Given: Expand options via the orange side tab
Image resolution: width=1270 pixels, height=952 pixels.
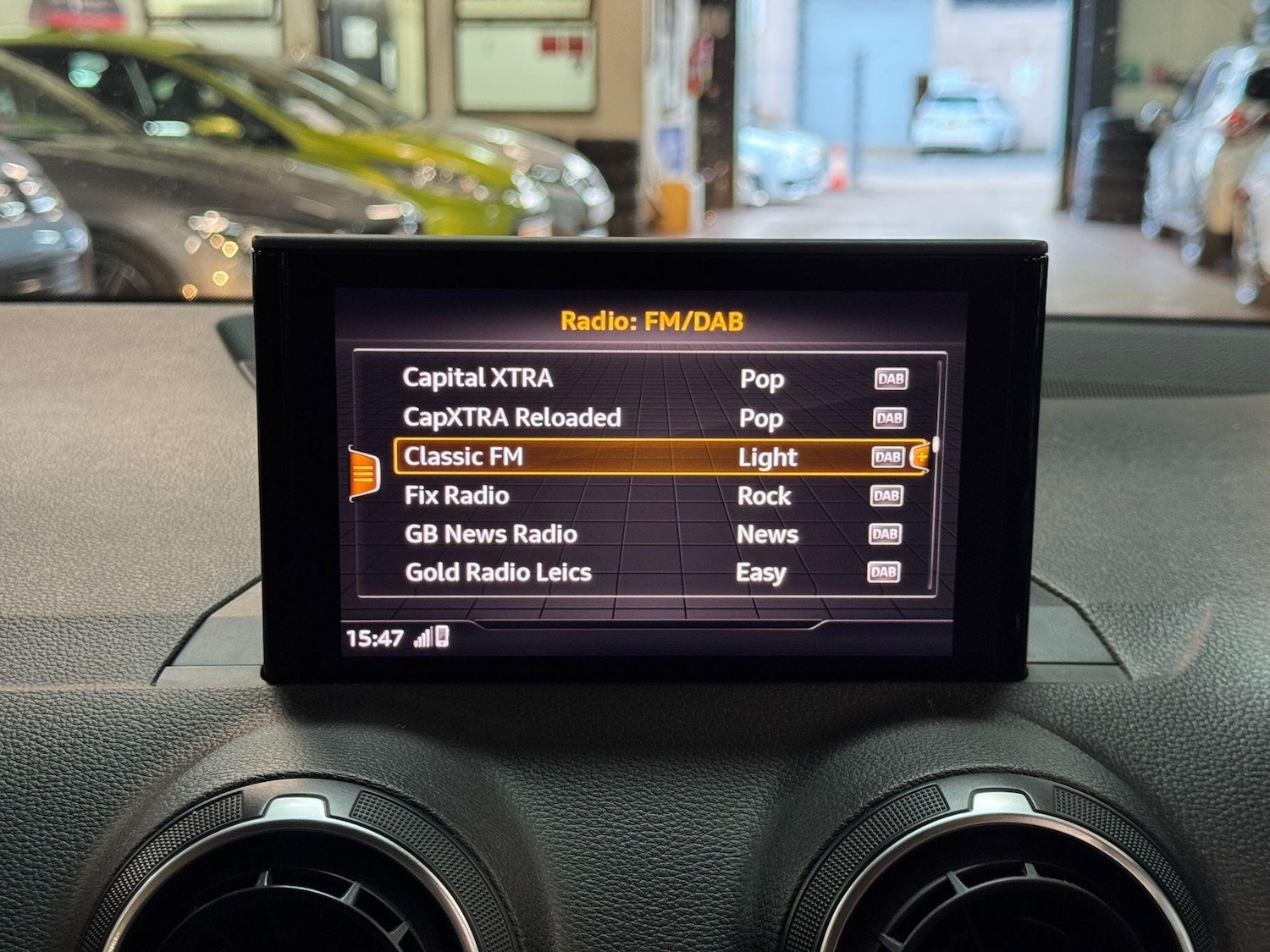Looking at the screenshot, I should pyautogui.click(x=363, y=474).
